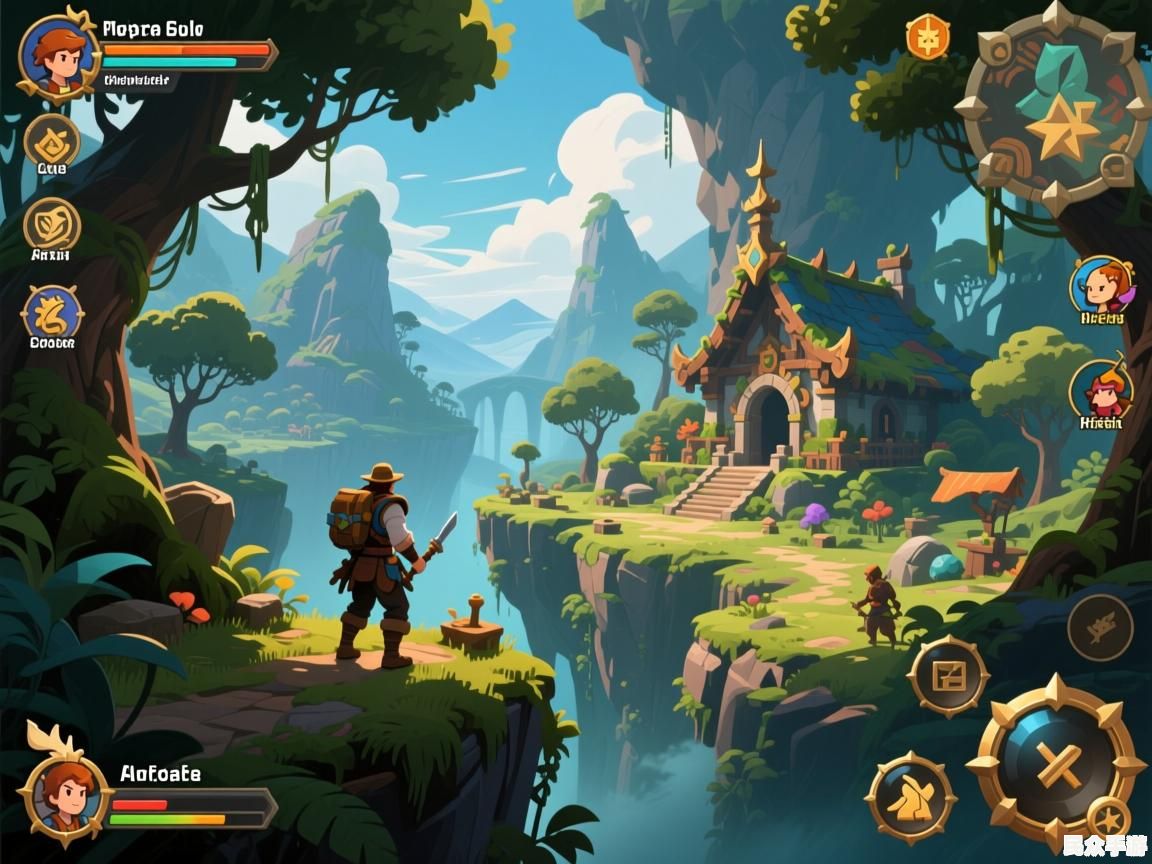
Task: Select the orange-haired companion portrait on blue
Action: click(1101, 287)
